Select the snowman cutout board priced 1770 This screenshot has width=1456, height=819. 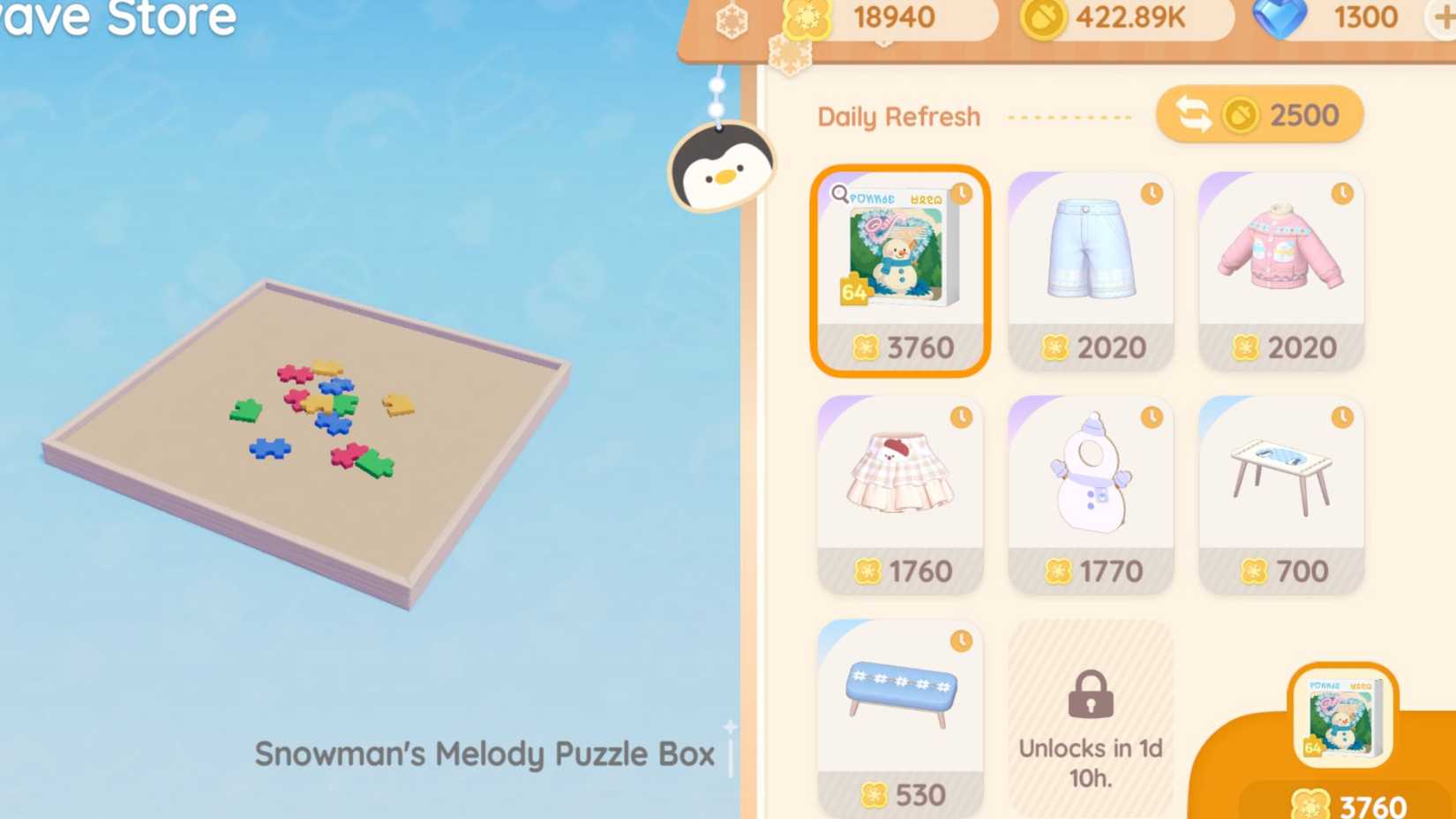(x=1091, y=490)
